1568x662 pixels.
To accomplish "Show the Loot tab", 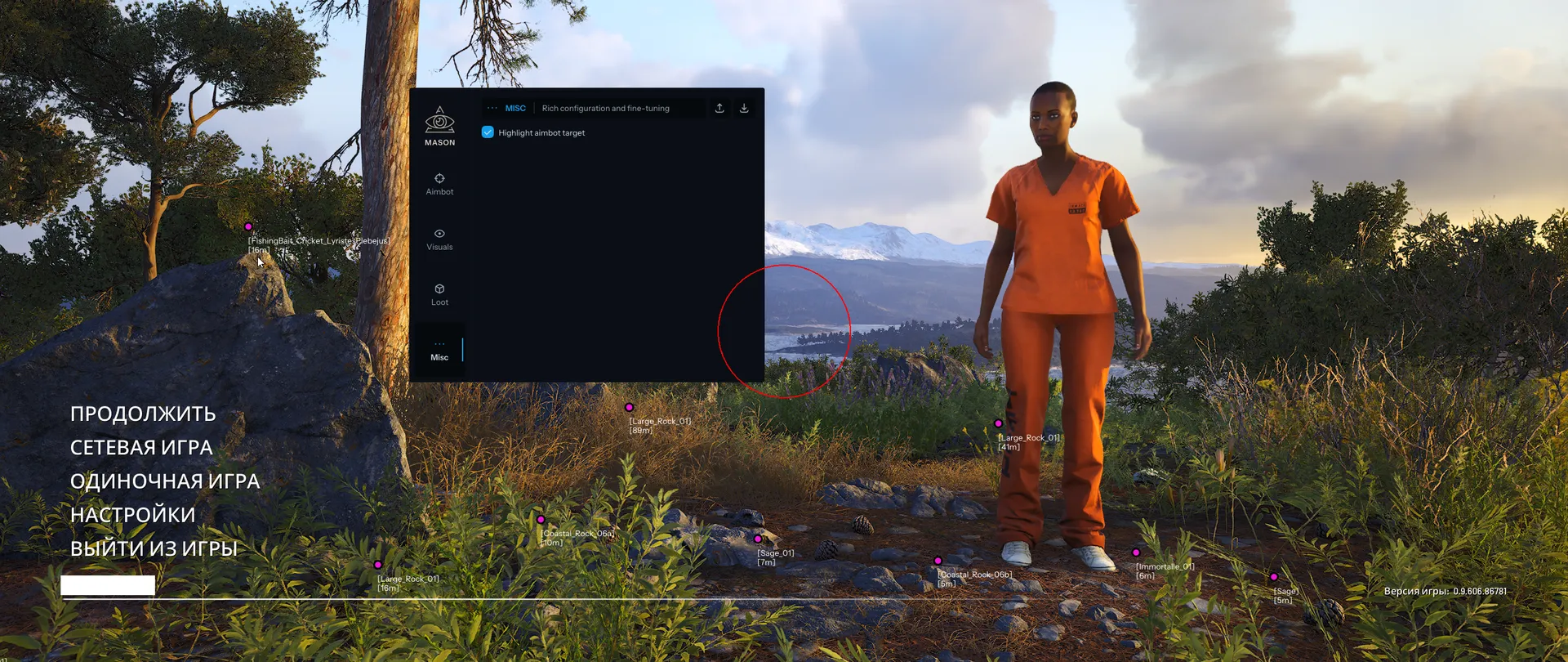I will (439, 294).
